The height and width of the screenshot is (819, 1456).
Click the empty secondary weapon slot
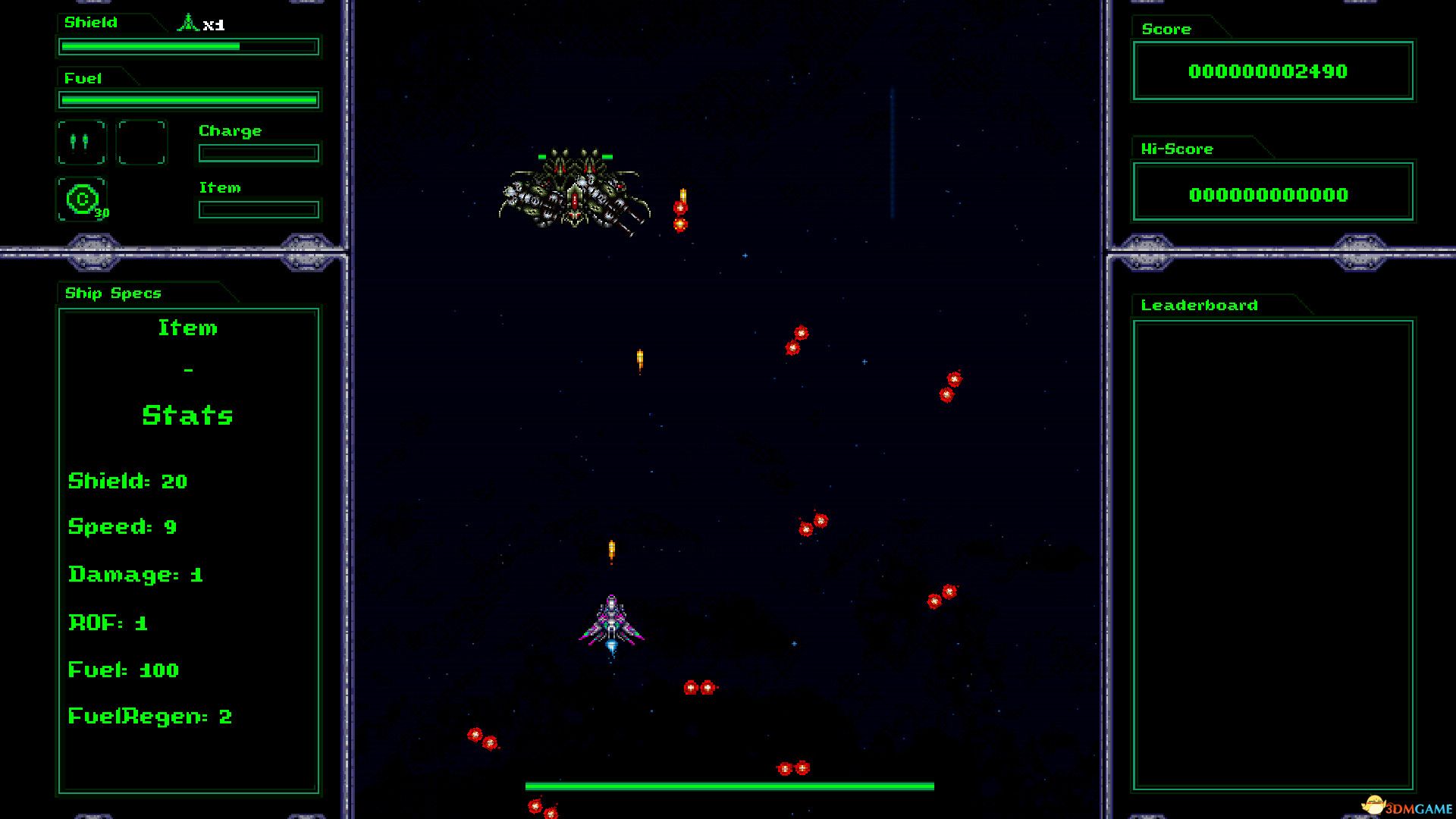[x=141, y=142]
